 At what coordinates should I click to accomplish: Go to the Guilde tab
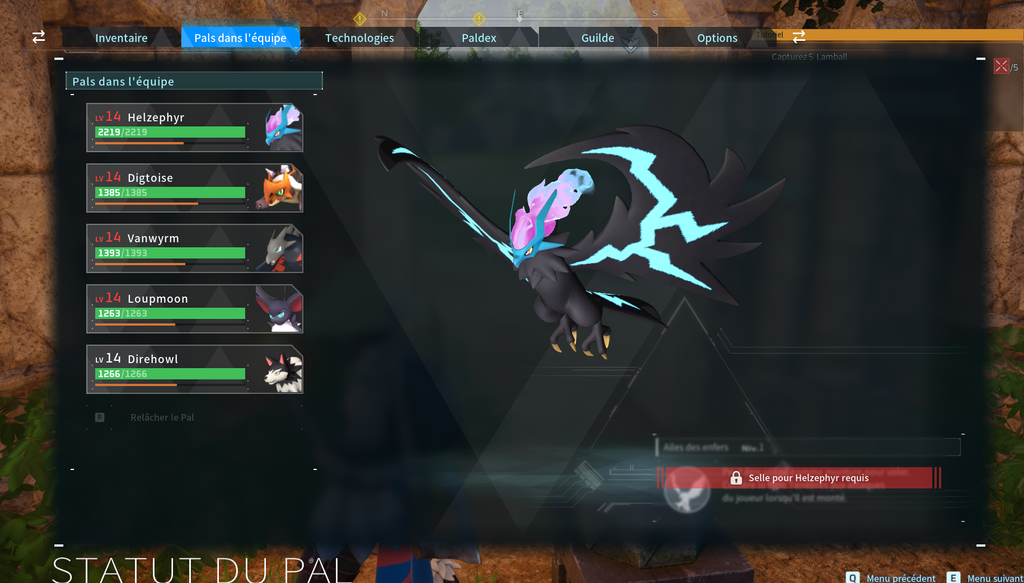598,38
